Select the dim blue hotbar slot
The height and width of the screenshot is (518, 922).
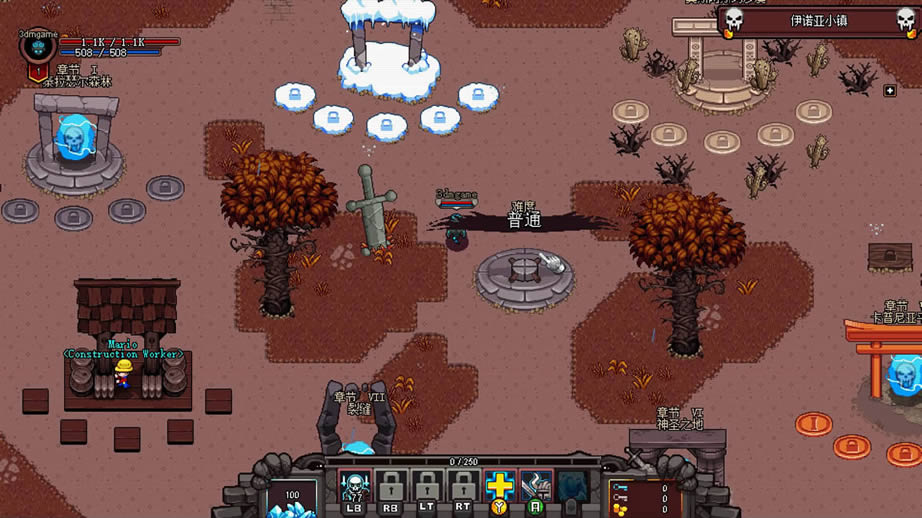(x=572, y=486)
